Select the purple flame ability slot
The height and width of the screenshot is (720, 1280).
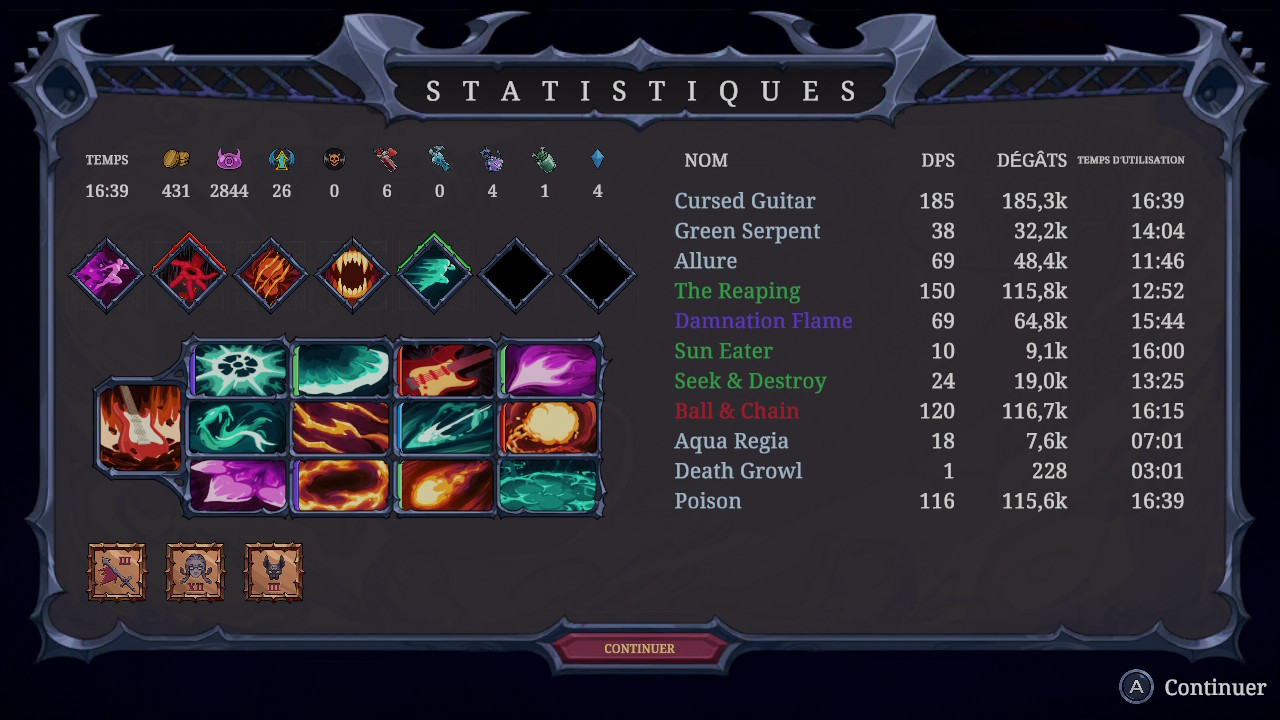click(550, 370)
